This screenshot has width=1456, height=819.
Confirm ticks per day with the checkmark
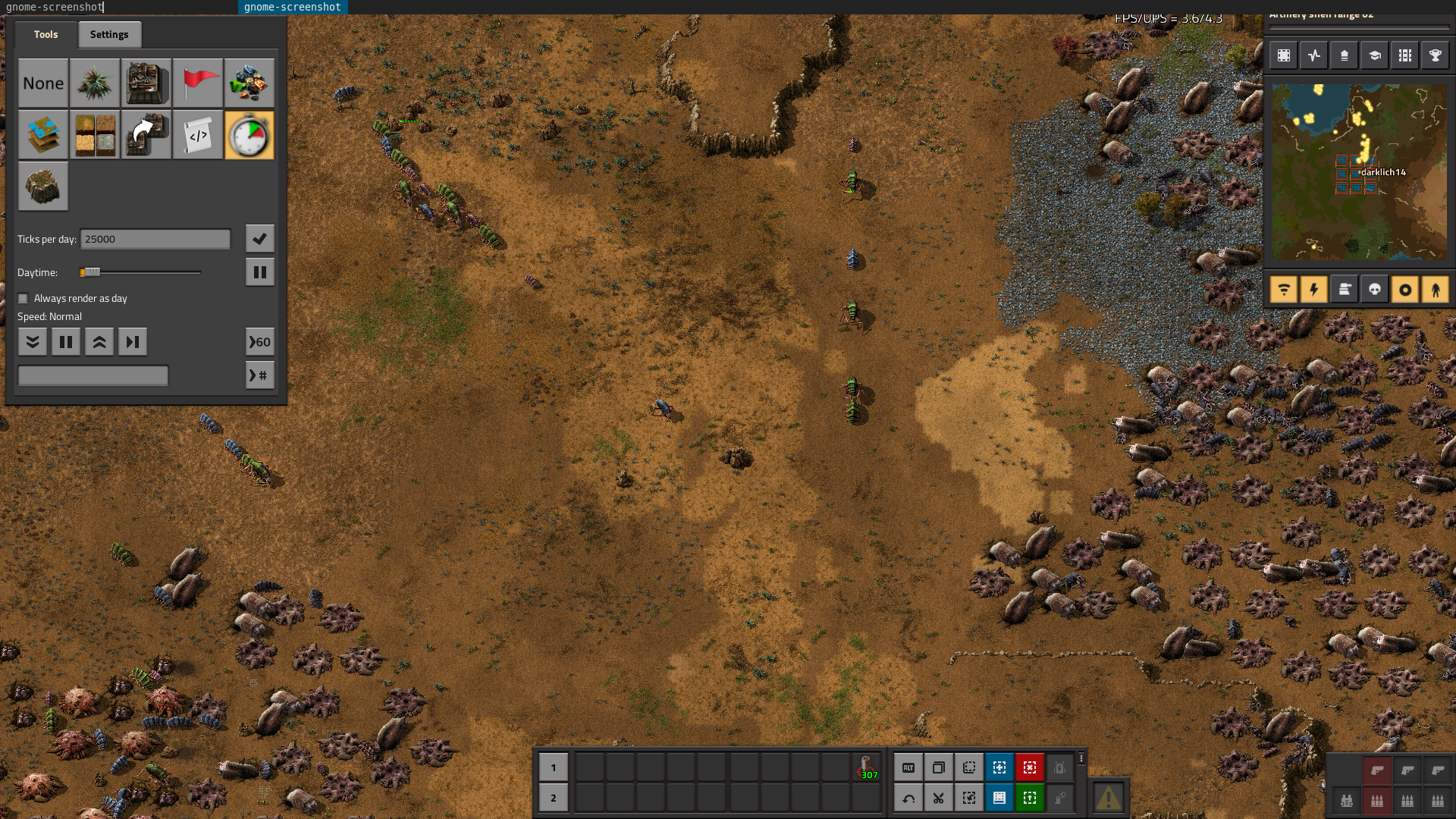click(259, 239)
